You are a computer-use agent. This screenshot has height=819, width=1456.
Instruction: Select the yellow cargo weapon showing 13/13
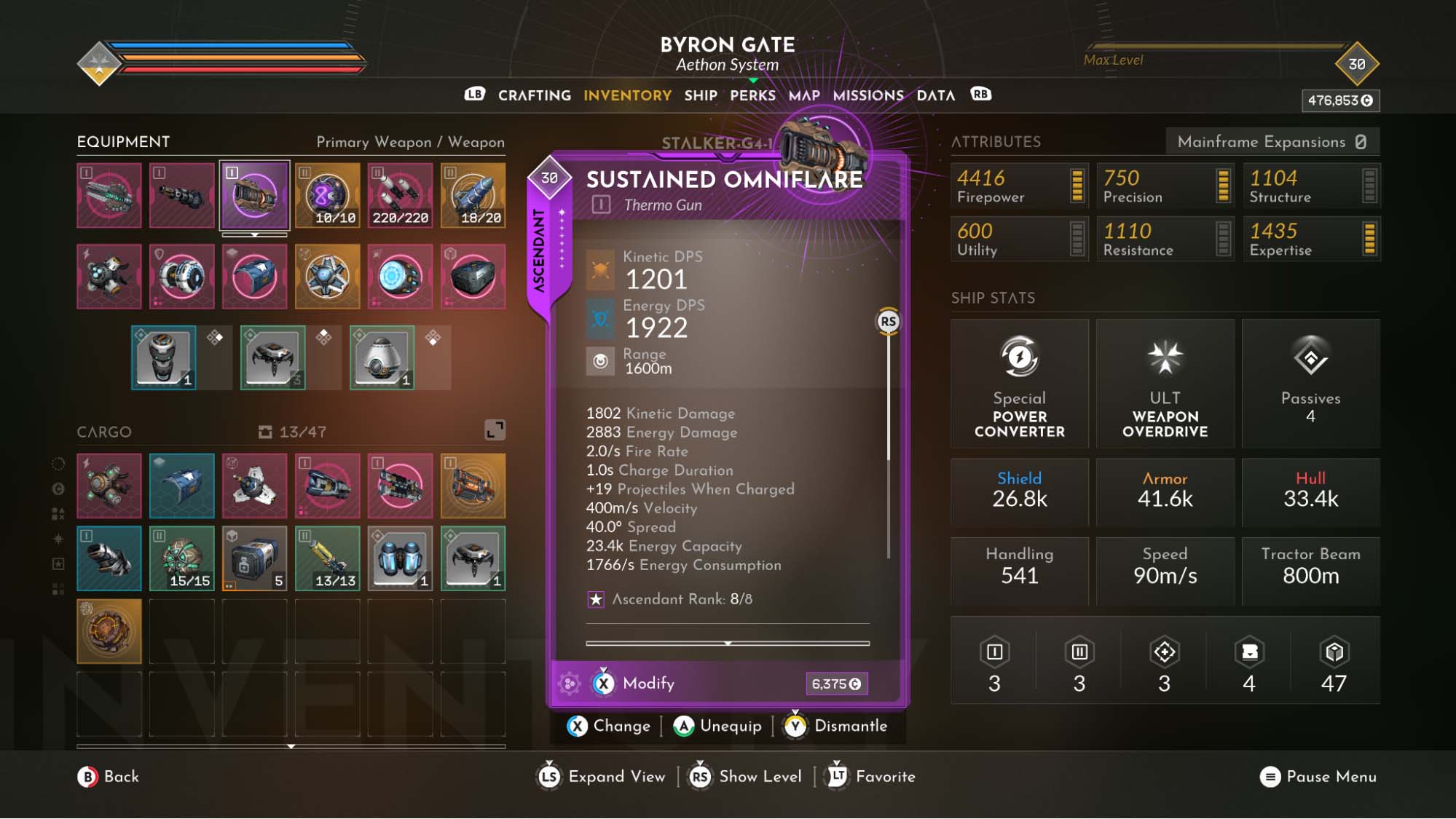(327, 558)
